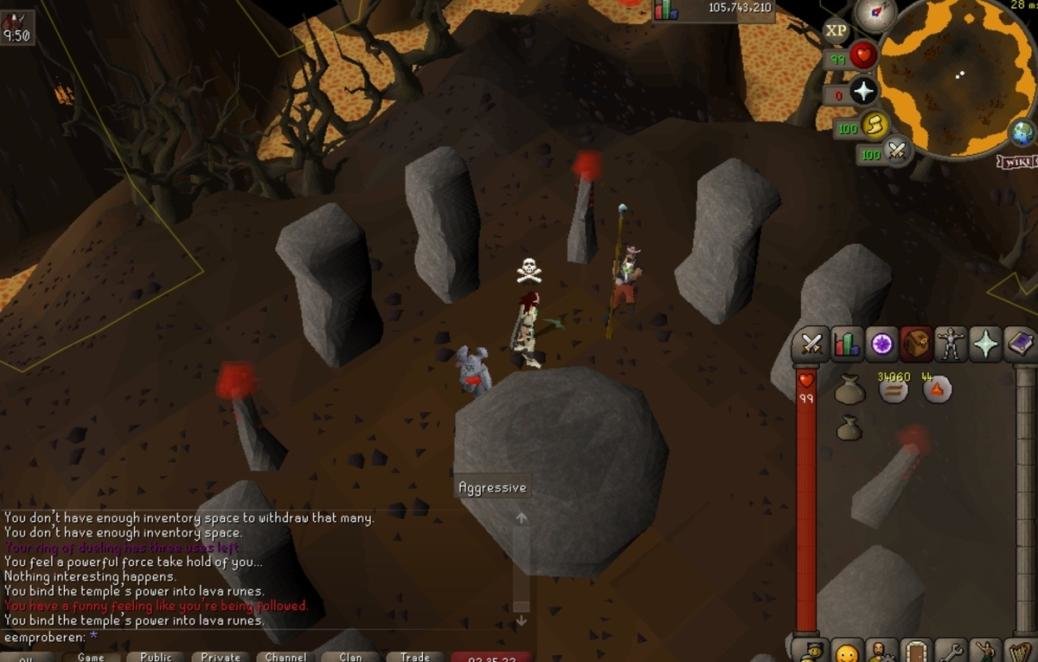Switch to the Spellbook tab
1038x662 pixels.
(1019, 345)
